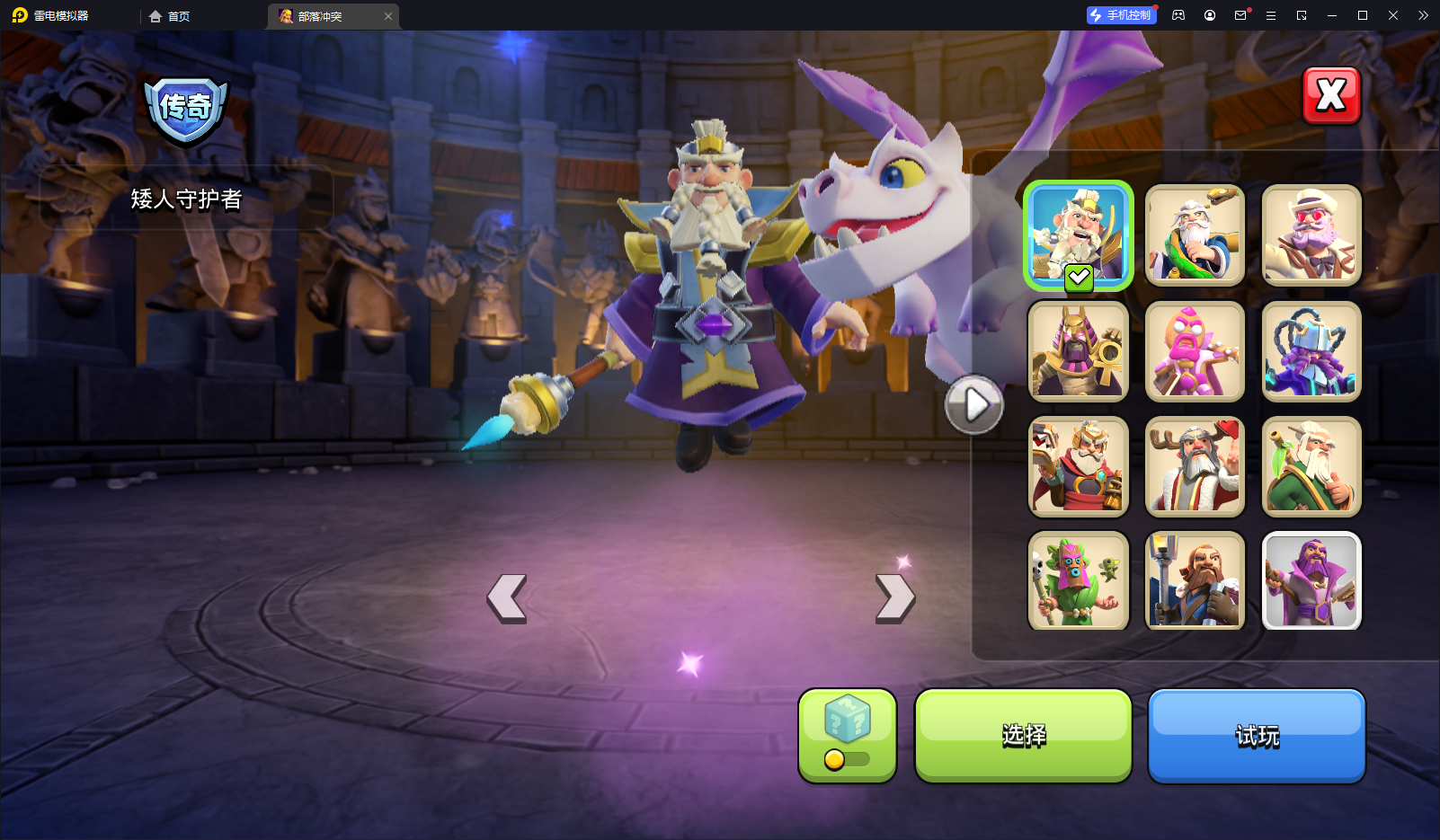Show the previous skin with left arrow
Image resolution: width=1440 pixels, height=840 pixels.
click(x=507, y=598)
